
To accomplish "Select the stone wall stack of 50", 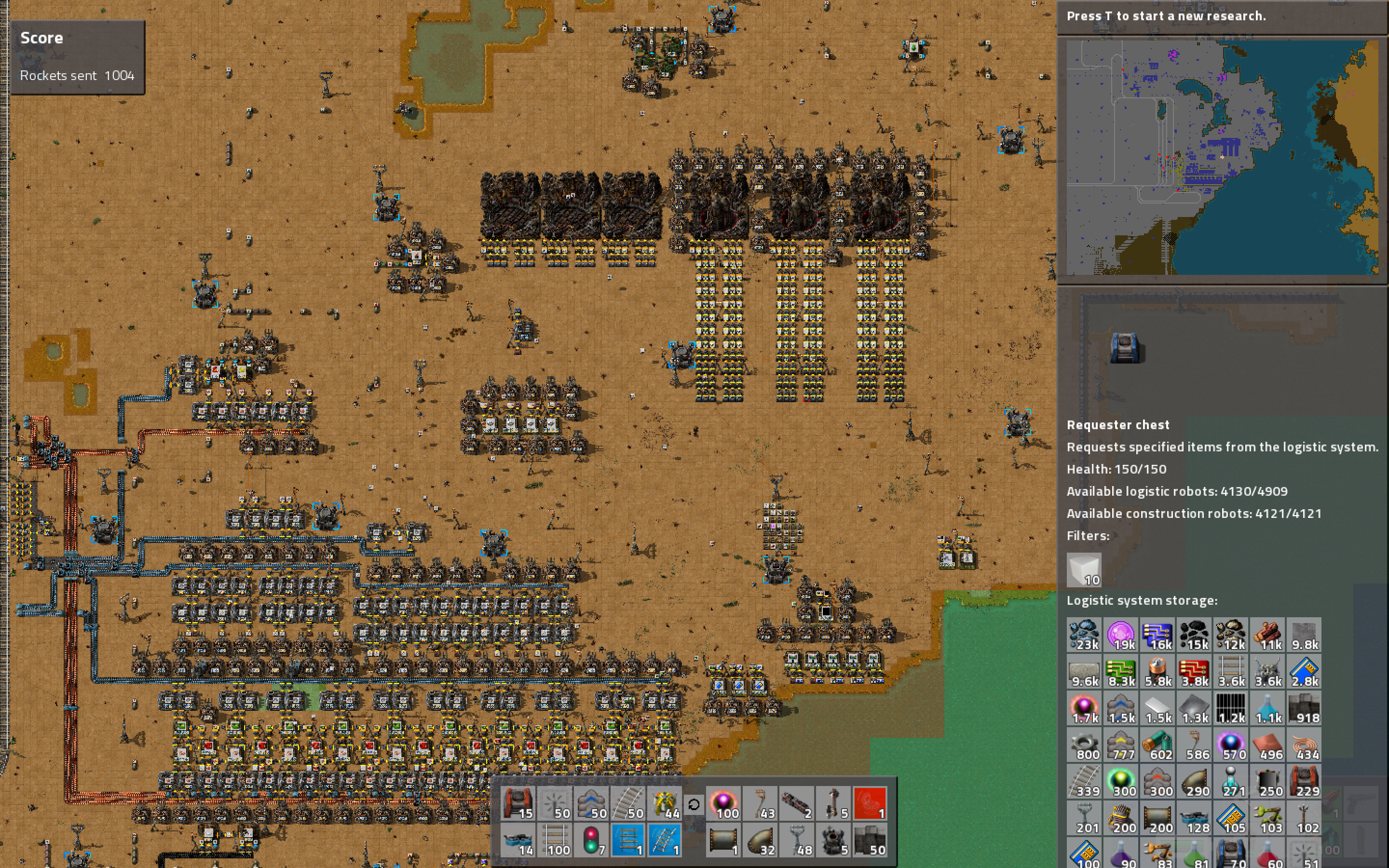I will point(870,839).
